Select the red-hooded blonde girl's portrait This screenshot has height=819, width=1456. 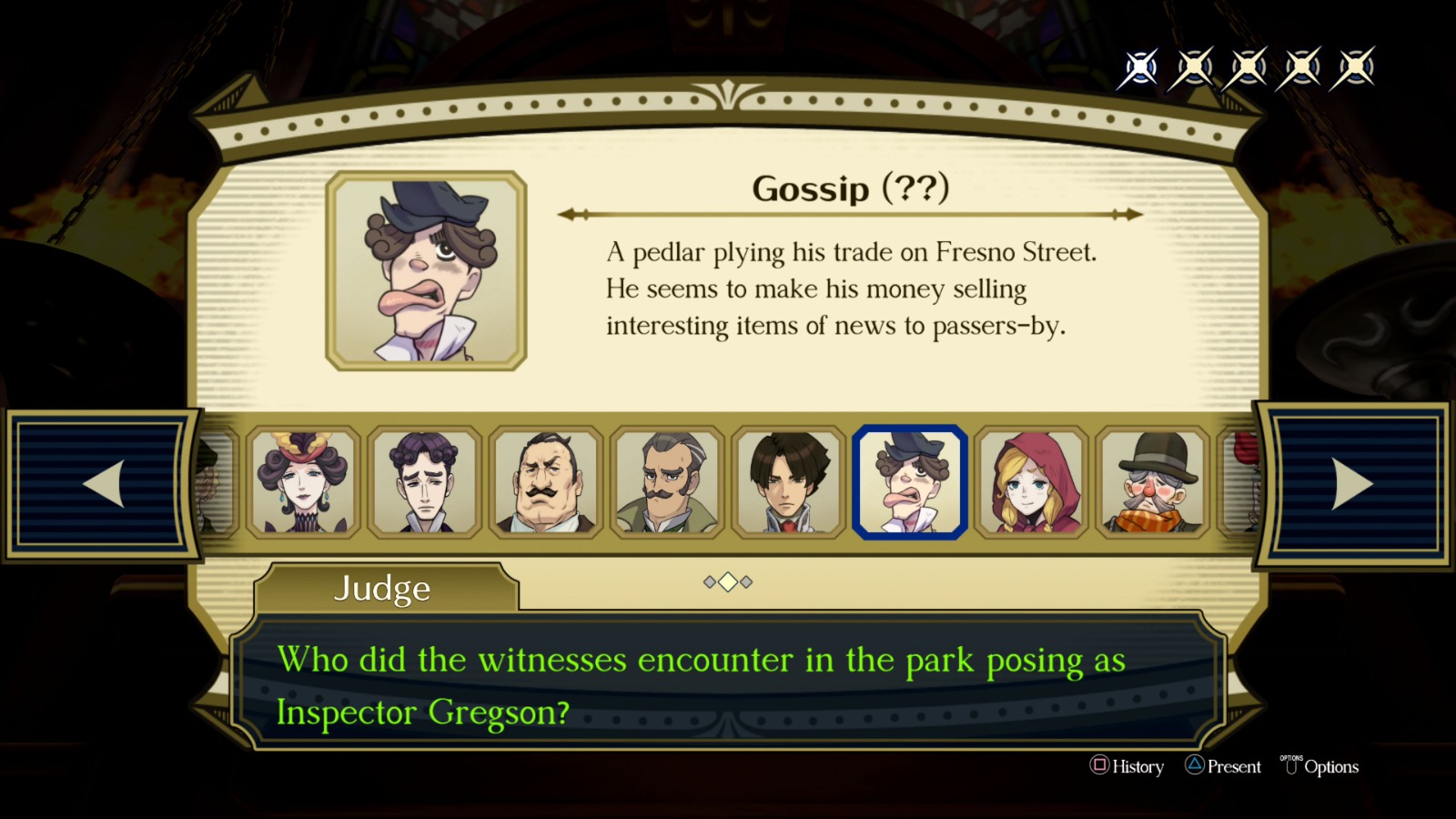(1032, 483)
